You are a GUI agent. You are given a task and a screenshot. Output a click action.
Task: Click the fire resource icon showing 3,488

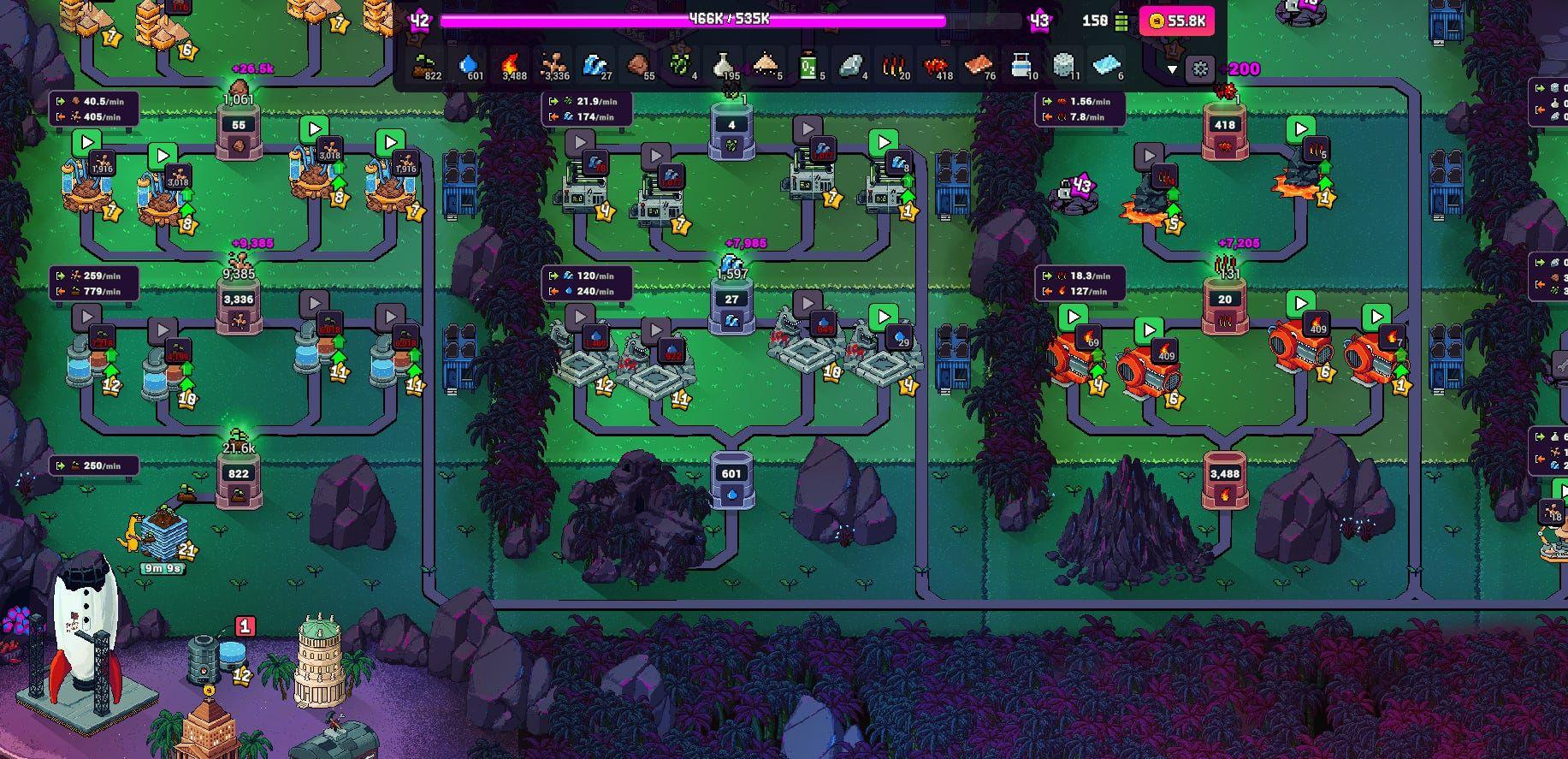pos(512,64)
